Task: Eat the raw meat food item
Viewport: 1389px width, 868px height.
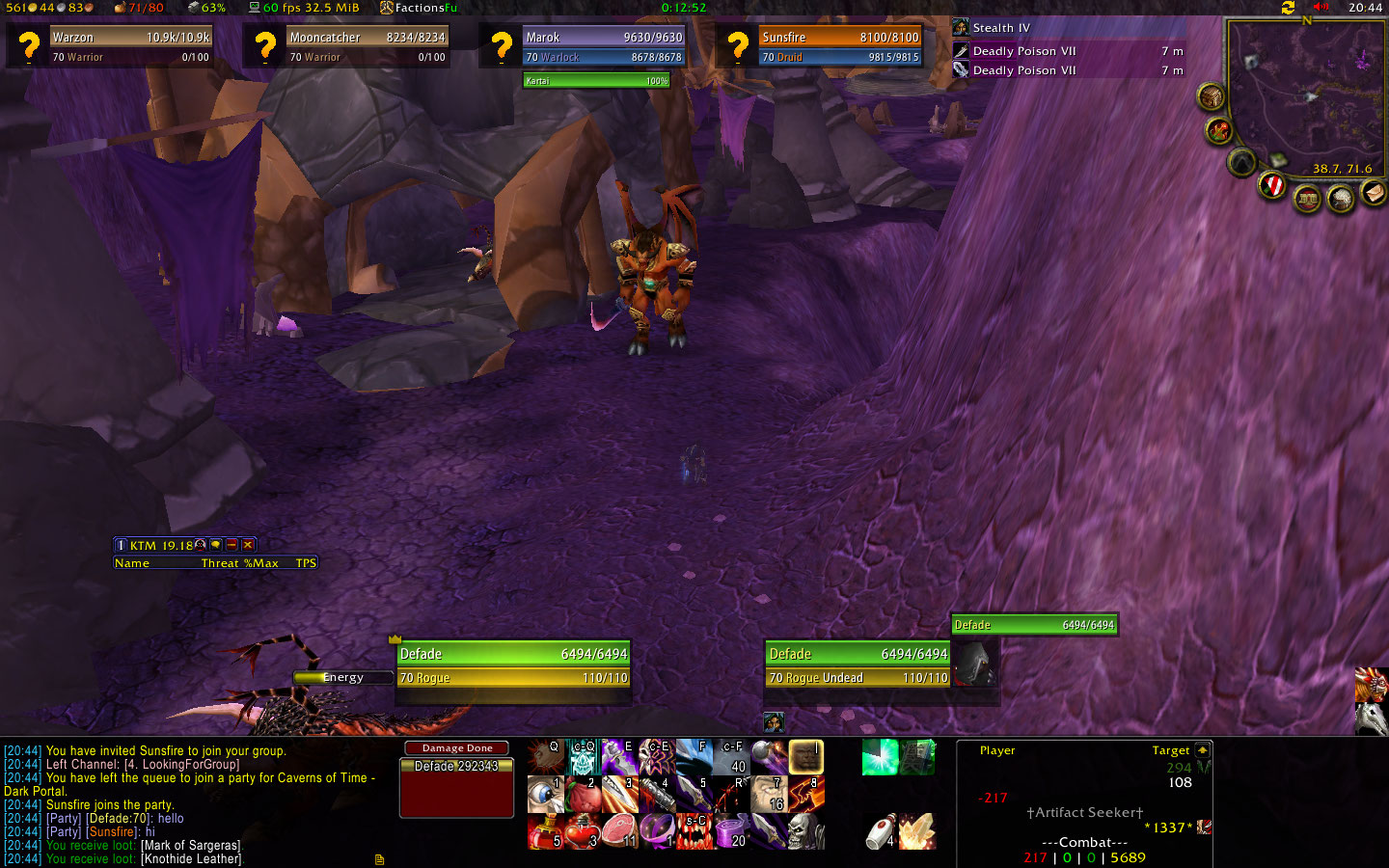Action: tap(619, 831)
